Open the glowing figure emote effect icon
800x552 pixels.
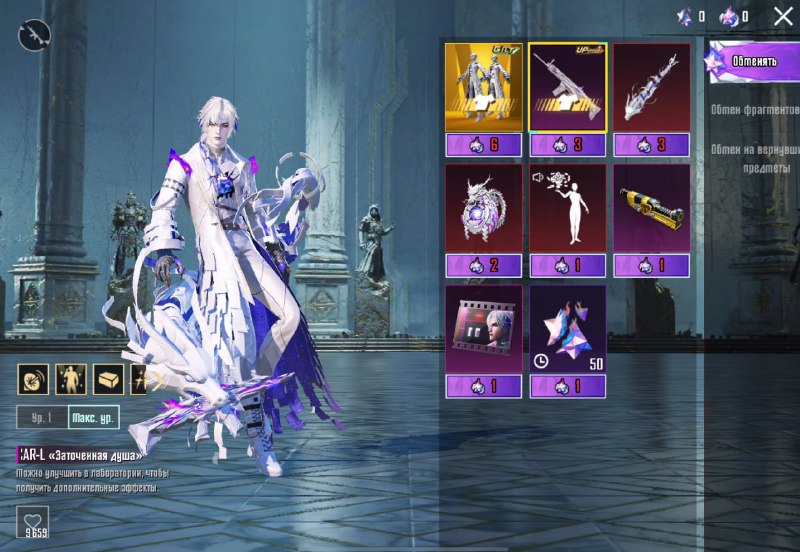70,379
